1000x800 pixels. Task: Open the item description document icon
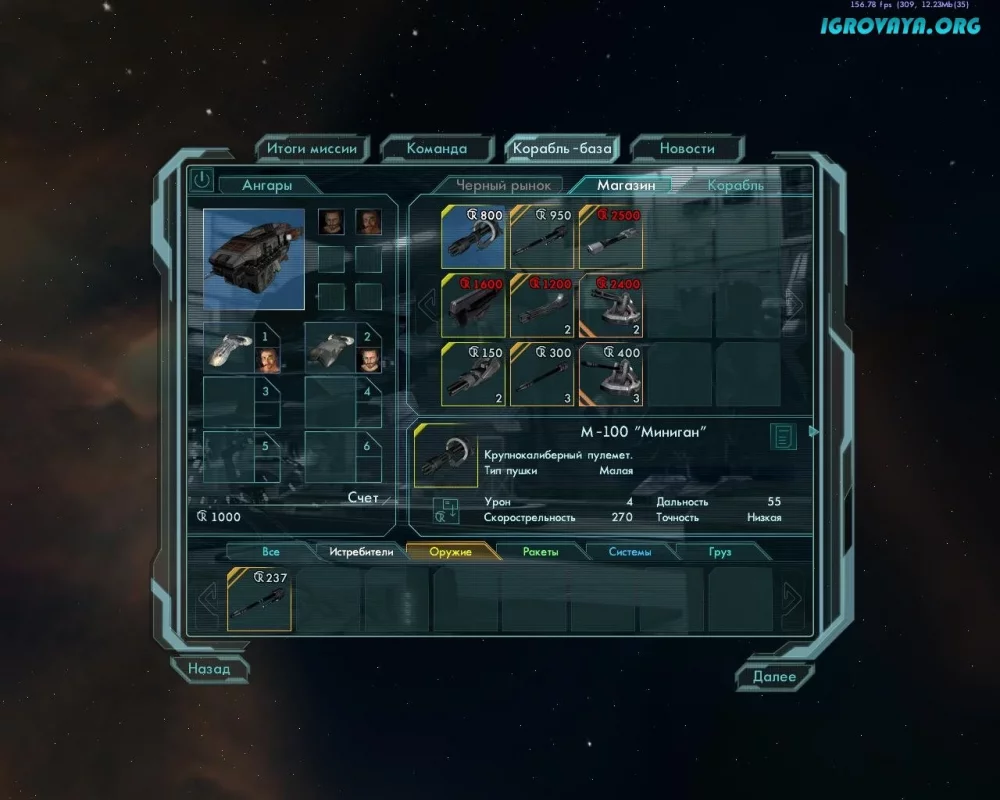783,437
